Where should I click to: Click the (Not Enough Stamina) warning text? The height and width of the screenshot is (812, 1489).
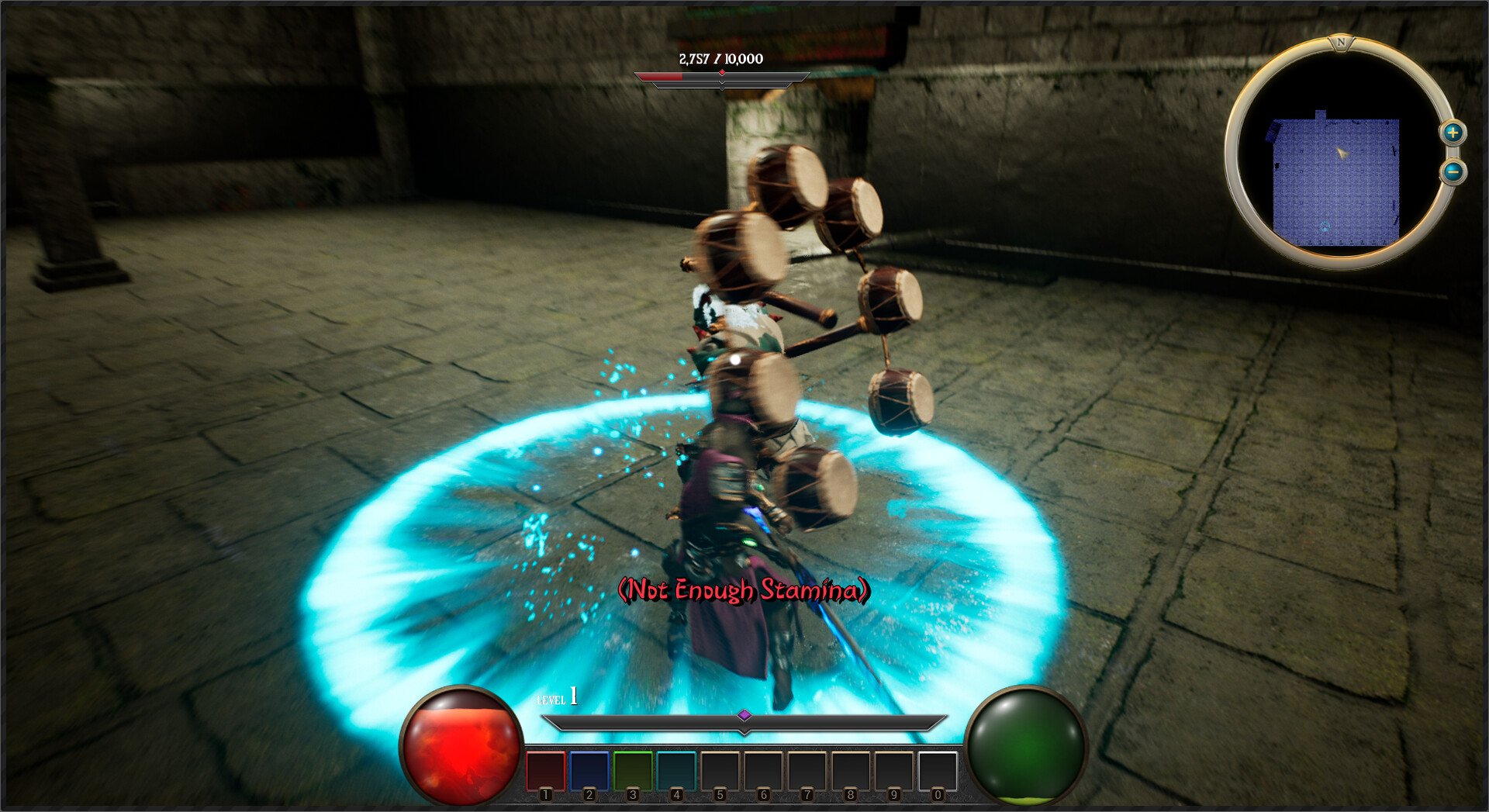[744, 589]
